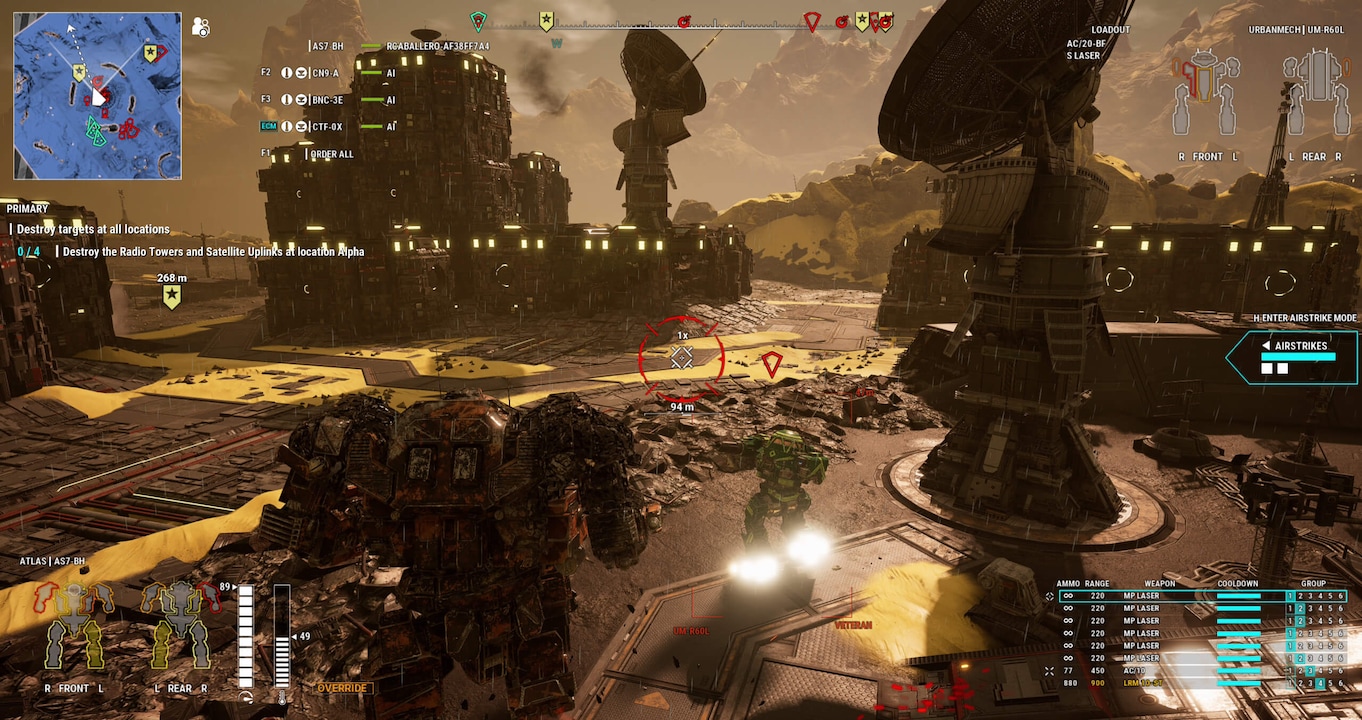
Task: Expand the F2 CN9-A lancemate orders
Action: coord(302,72)
